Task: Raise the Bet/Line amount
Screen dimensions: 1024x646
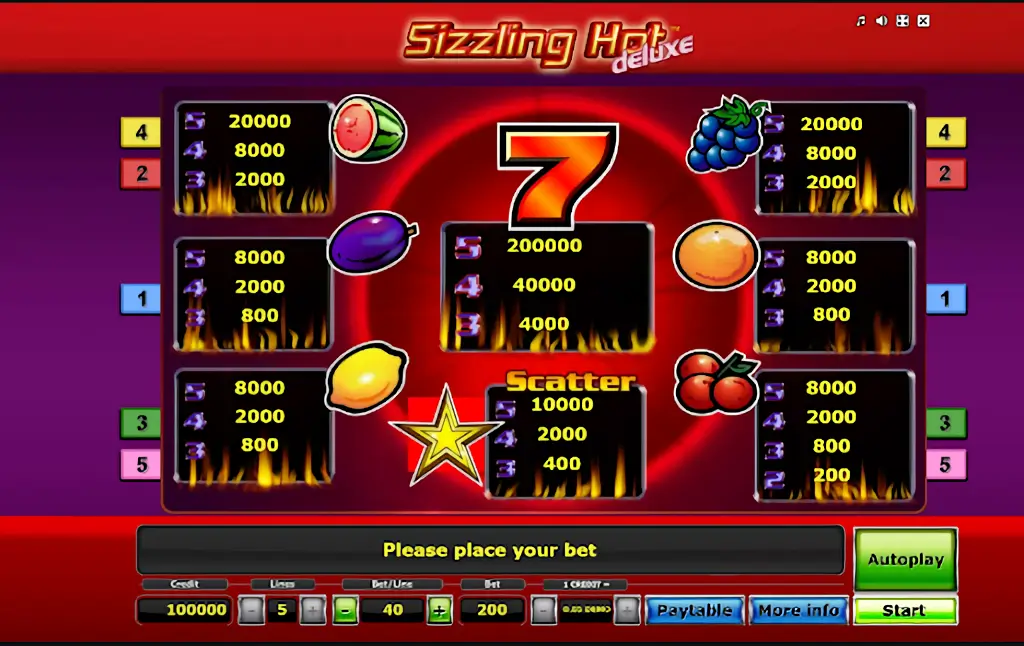Action: pos(439,610)
